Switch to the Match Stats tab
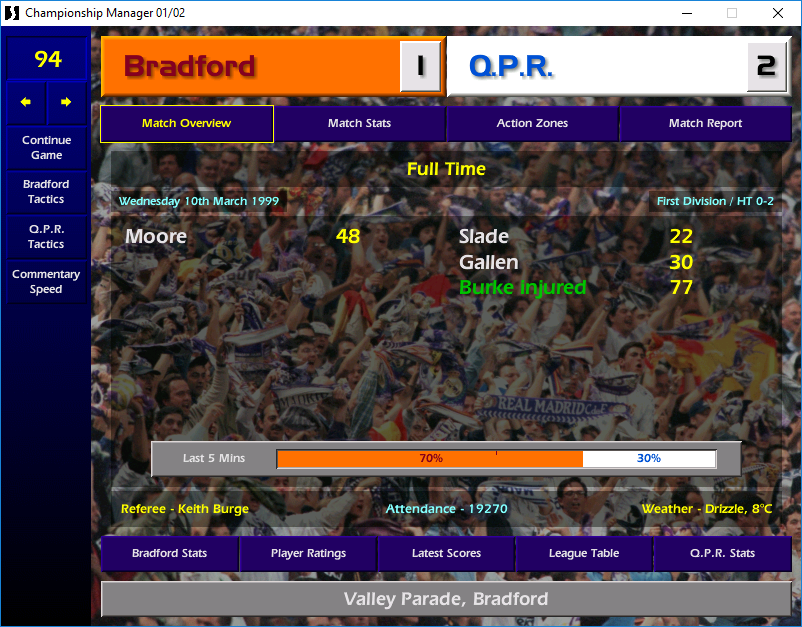802x627 pixels. [359, 124]
